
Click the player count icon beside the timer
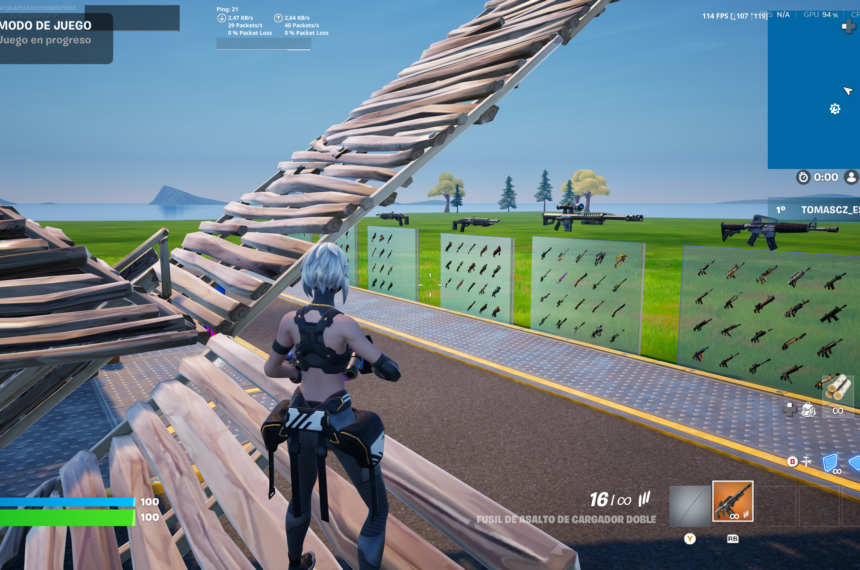[851, 177]
